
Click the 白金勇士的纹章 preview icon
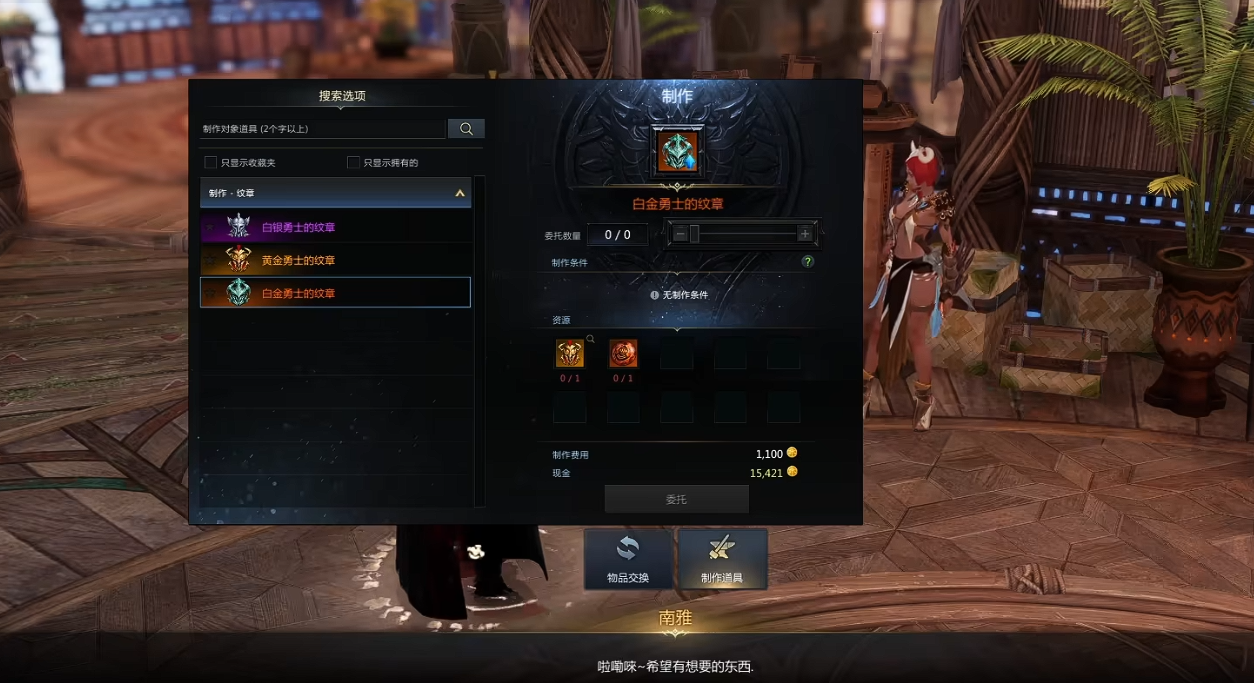(x=677, y=152)
